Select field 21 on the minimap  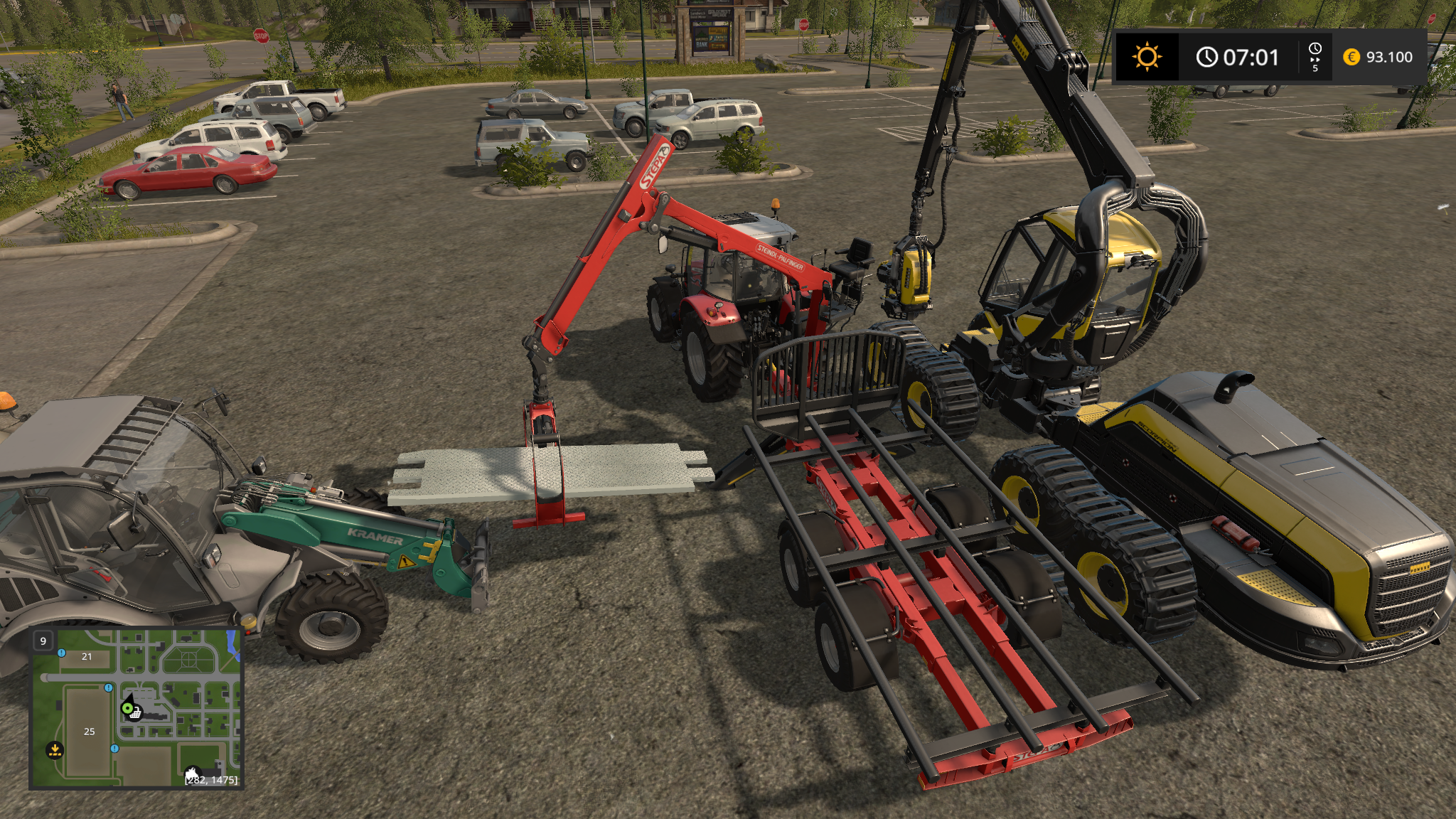coord(87,657)
